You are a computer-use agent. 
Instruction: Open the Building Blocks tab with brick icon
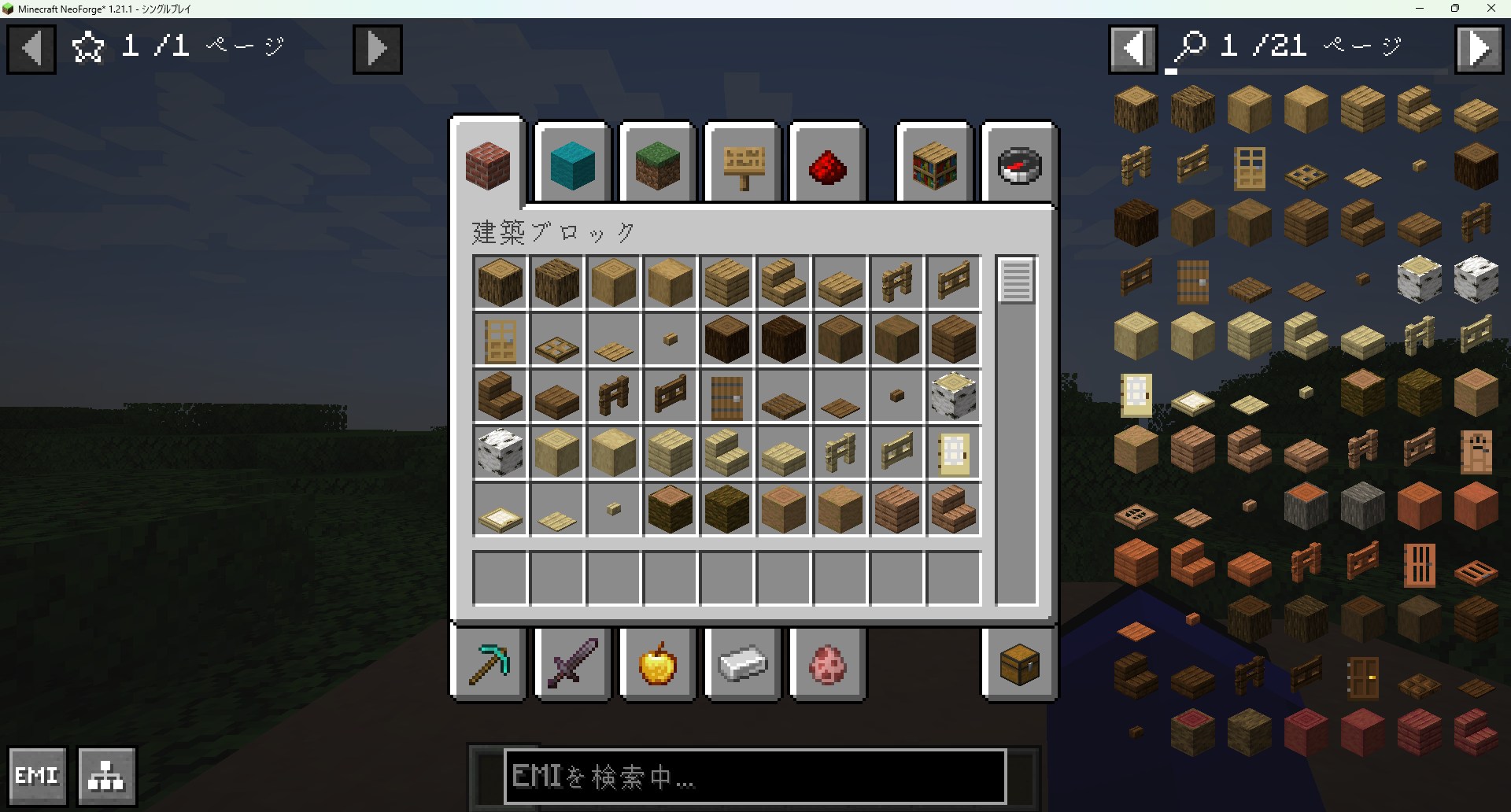(486, 163)
